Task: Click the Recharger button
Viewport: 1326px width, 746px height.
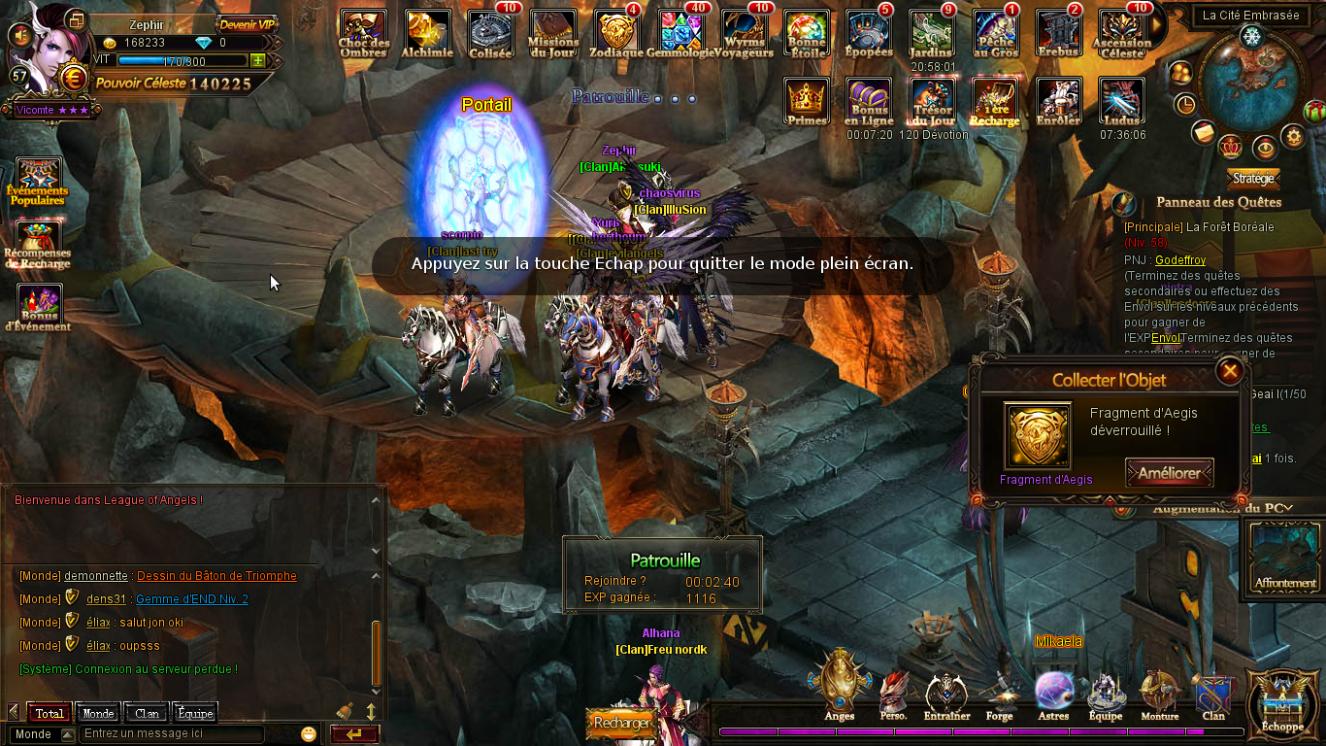Action: 622,722
